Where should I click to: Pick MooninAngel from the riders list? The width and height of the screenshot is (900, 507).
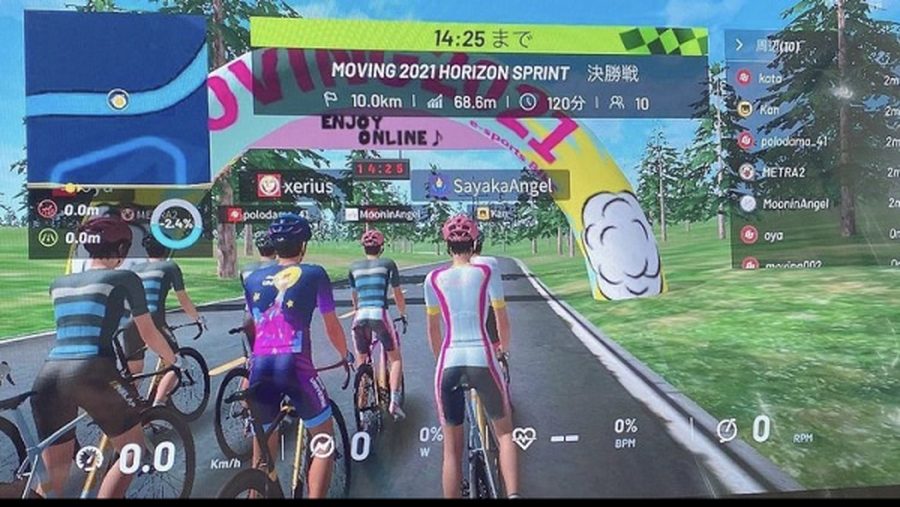point(790,203)
